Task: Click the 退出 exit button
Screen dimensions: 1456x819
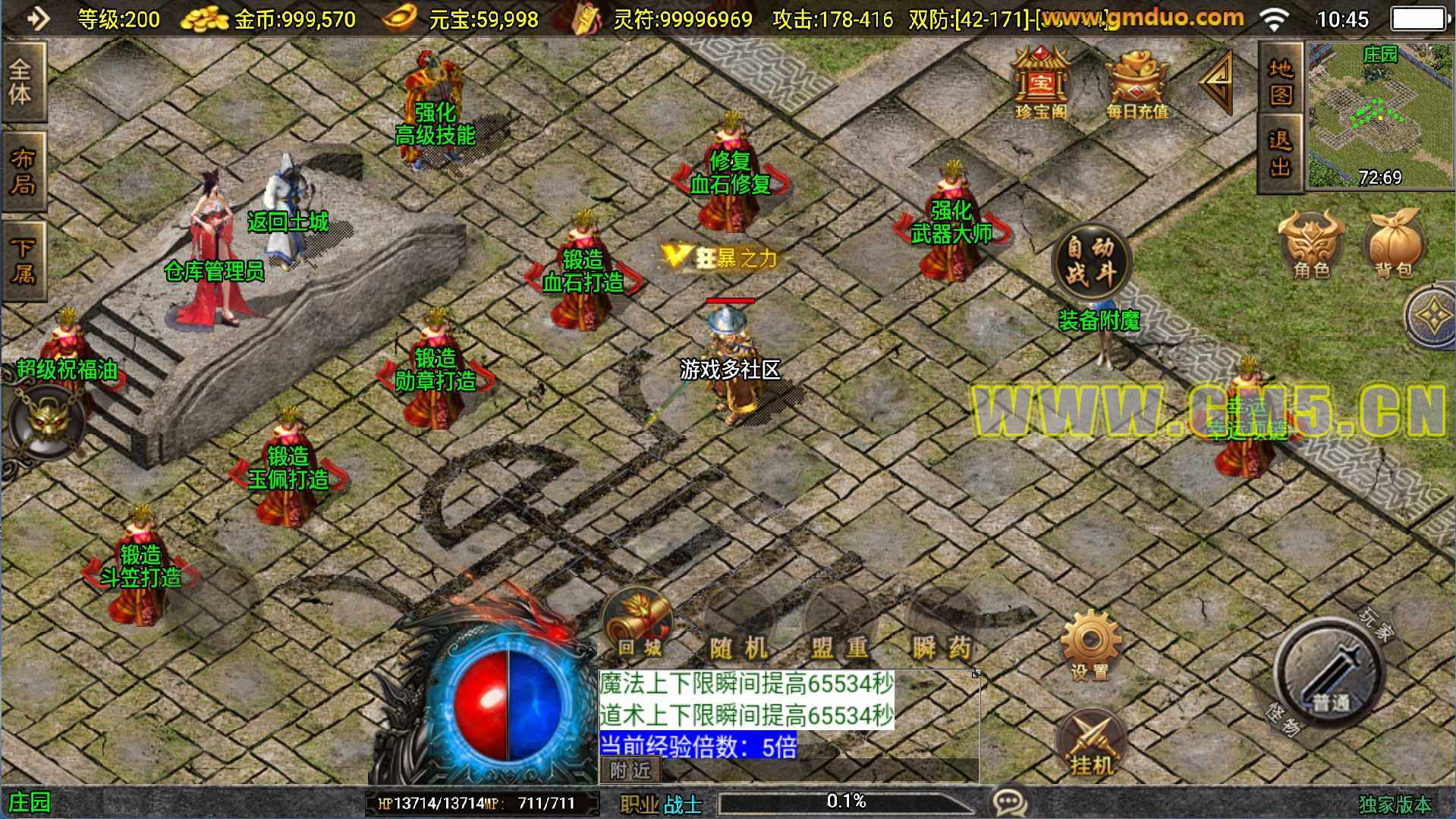Action: coord(1281,153)
